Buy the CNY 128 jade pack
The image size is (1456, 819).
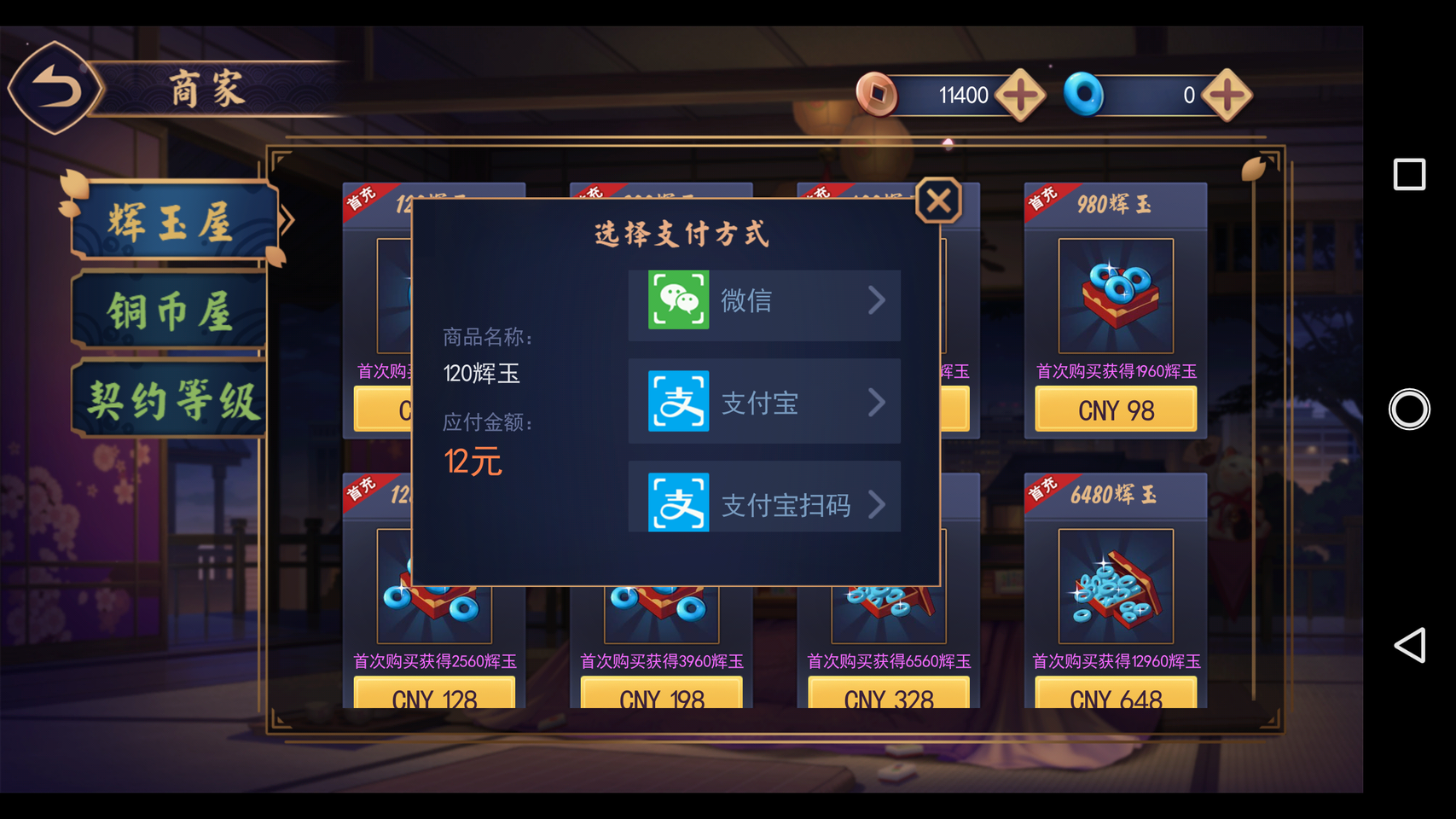[434, 695]
